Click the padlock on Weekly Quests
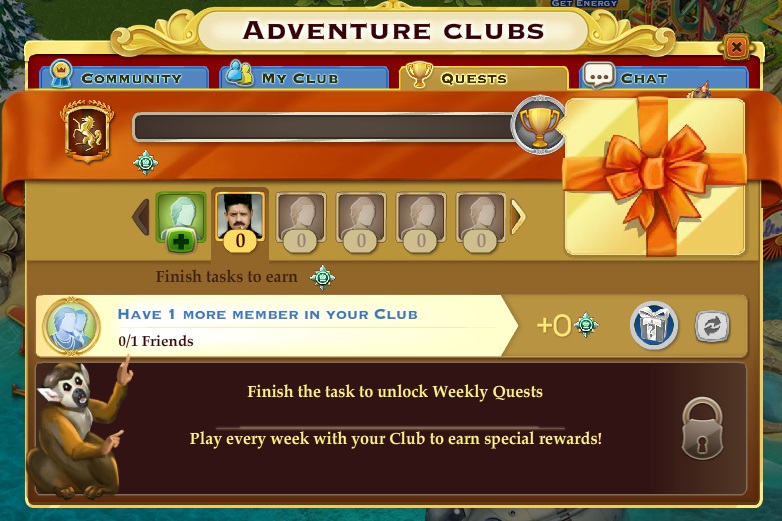This screenshot has height=521, width=782. click(702, 429)
